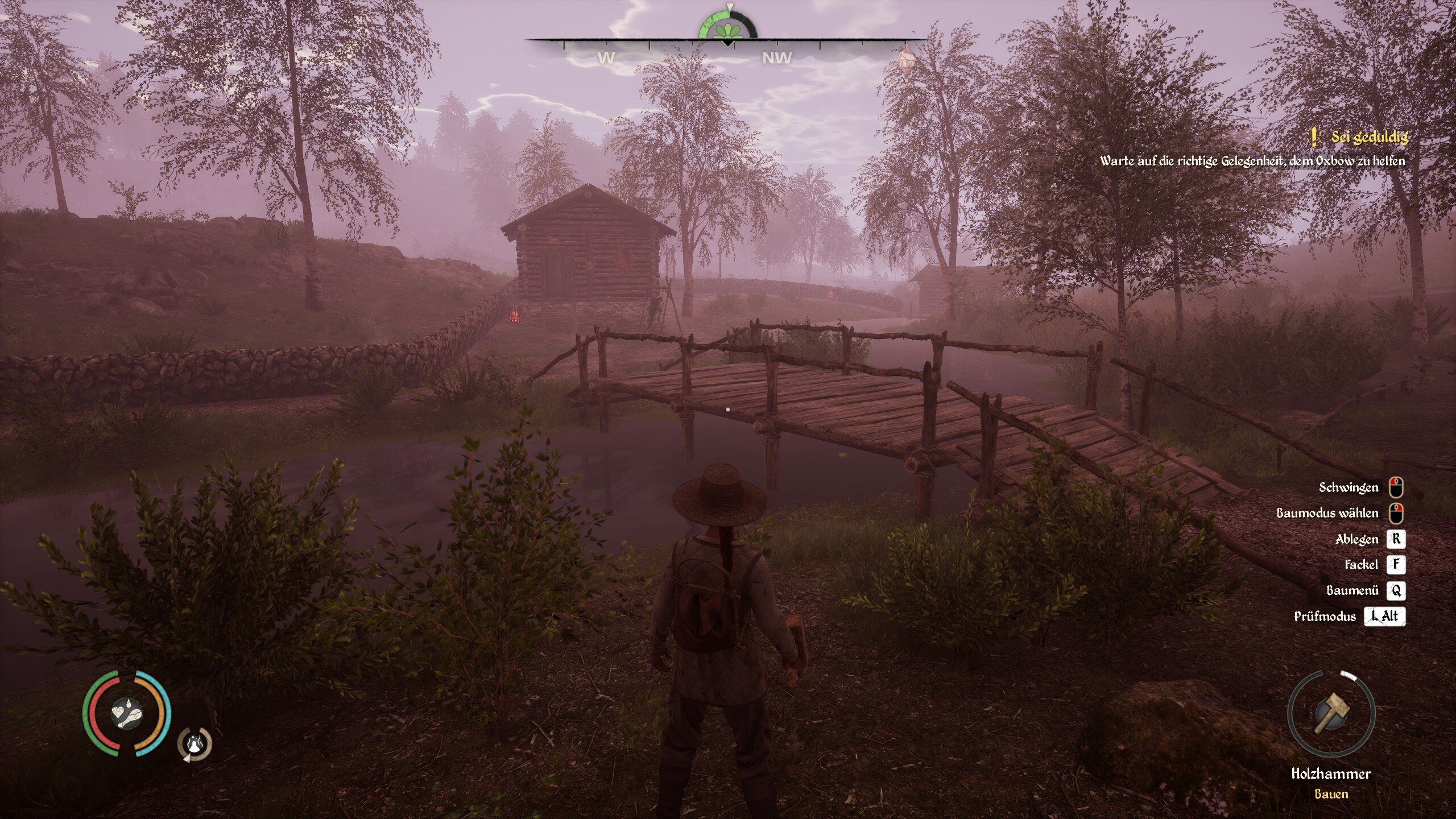Select the Holzhammer equipped tool icon
The width and height of the screenshot is (1456, 819).
coord(1331,714)
